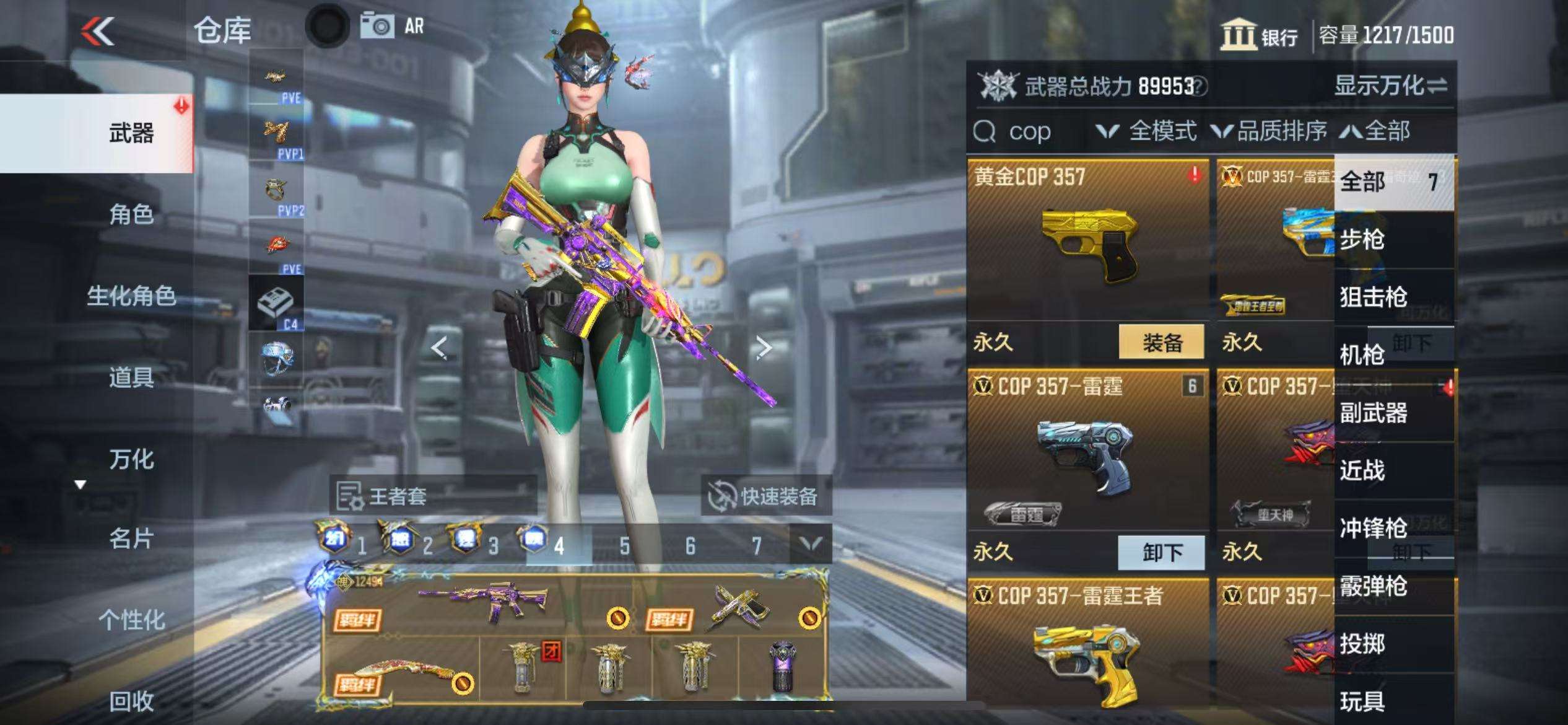Click the 快速装备 quick equip button
Viewport: 1568px width, 725px height.
(x=766, y=496)
